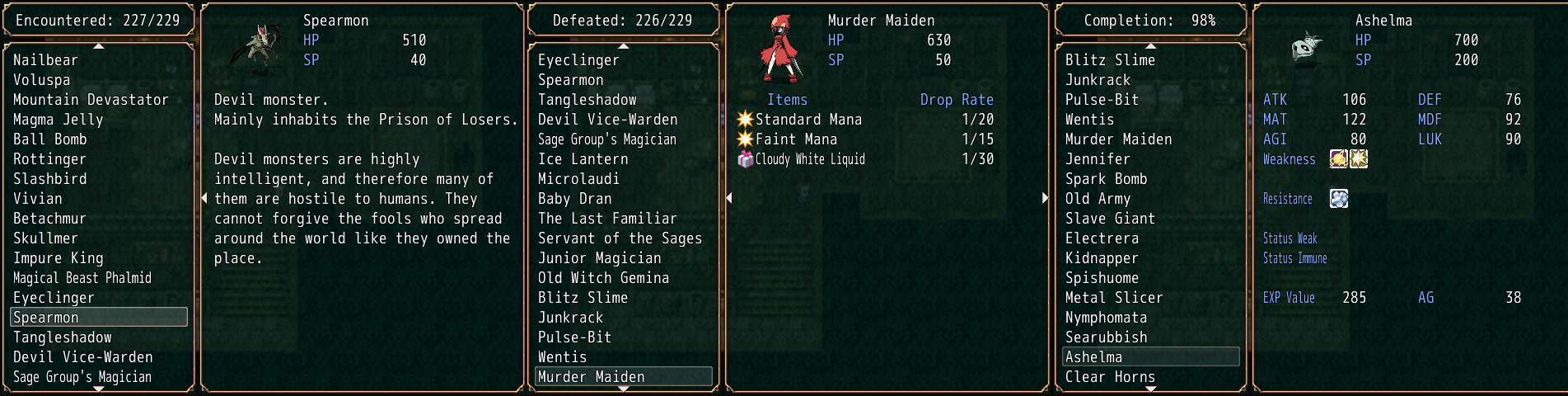Choose the Mountain Devastator entry
The height and width of the screenshot is (396, 1568).
[x=91, y=100]
